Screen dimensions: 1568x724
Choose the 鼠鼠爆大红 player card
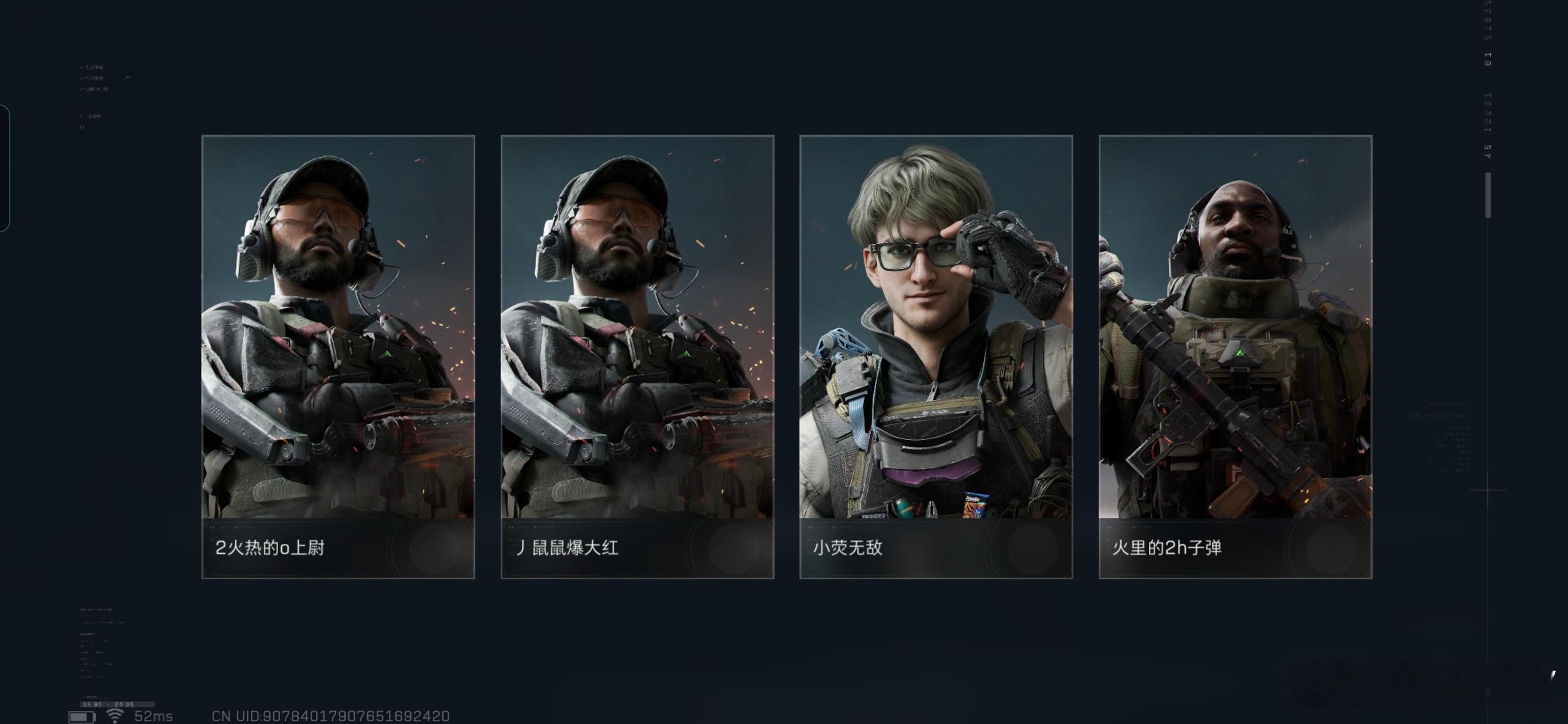[x=637, y=356]
